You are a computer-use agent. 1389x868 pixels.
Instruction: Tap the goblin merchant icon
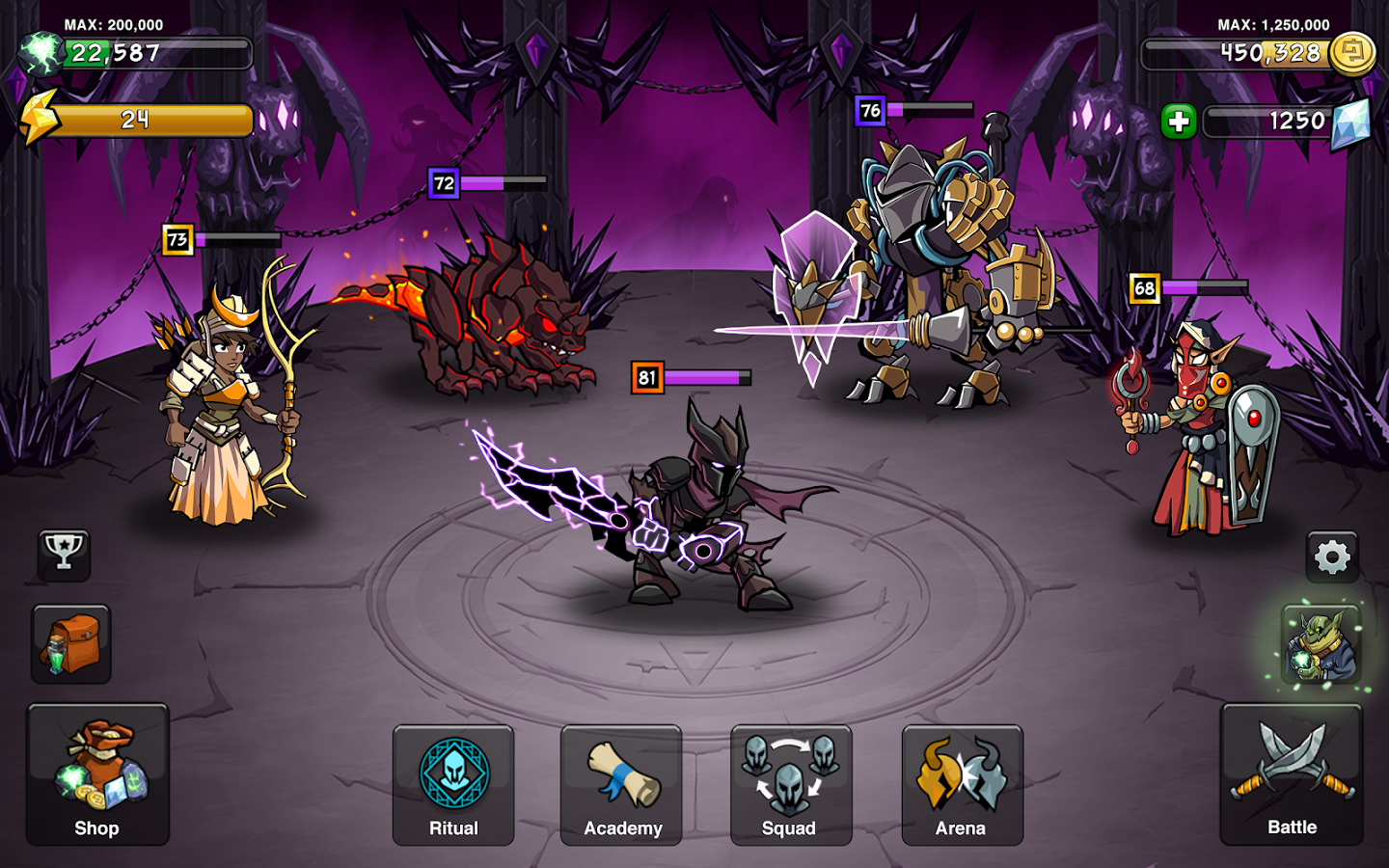1321,645
